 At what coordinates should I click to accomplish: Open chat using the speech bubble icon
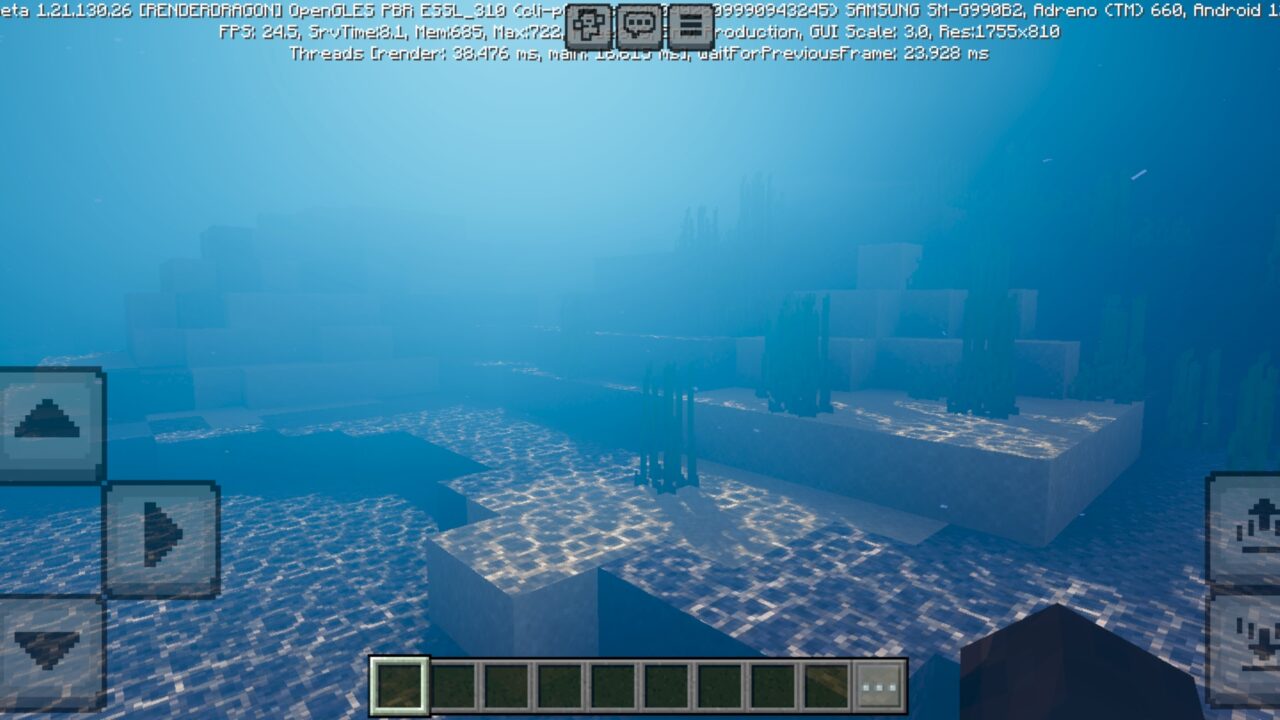pos(638,25)
